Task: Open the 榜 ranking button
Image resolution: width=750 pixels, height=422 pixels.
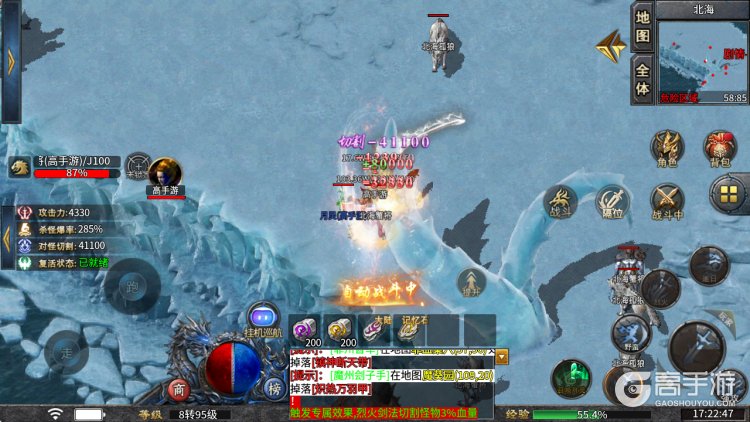Action: point(273,389)
